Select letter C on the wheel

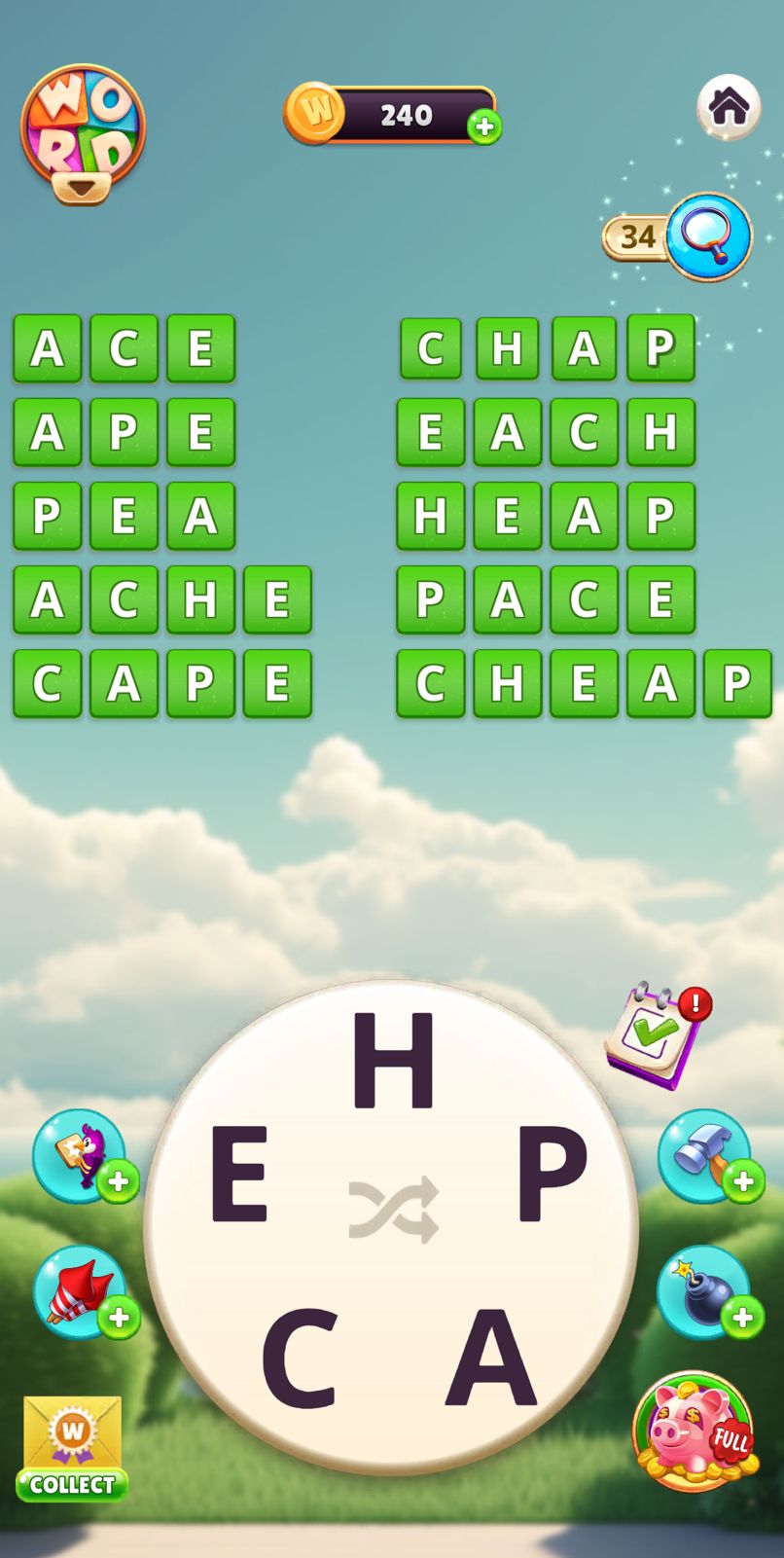[299, 1359]
